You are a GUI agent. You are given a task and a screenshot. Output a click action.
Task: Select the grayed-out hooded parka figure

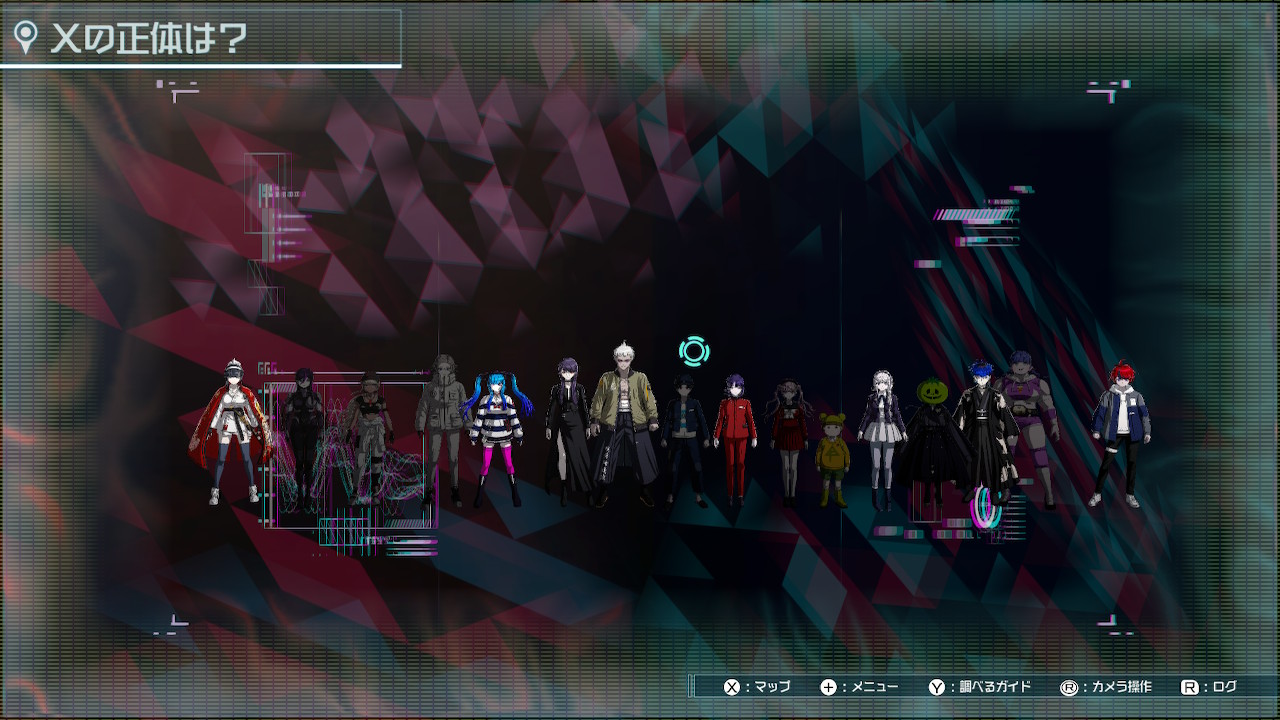point(440,425)
